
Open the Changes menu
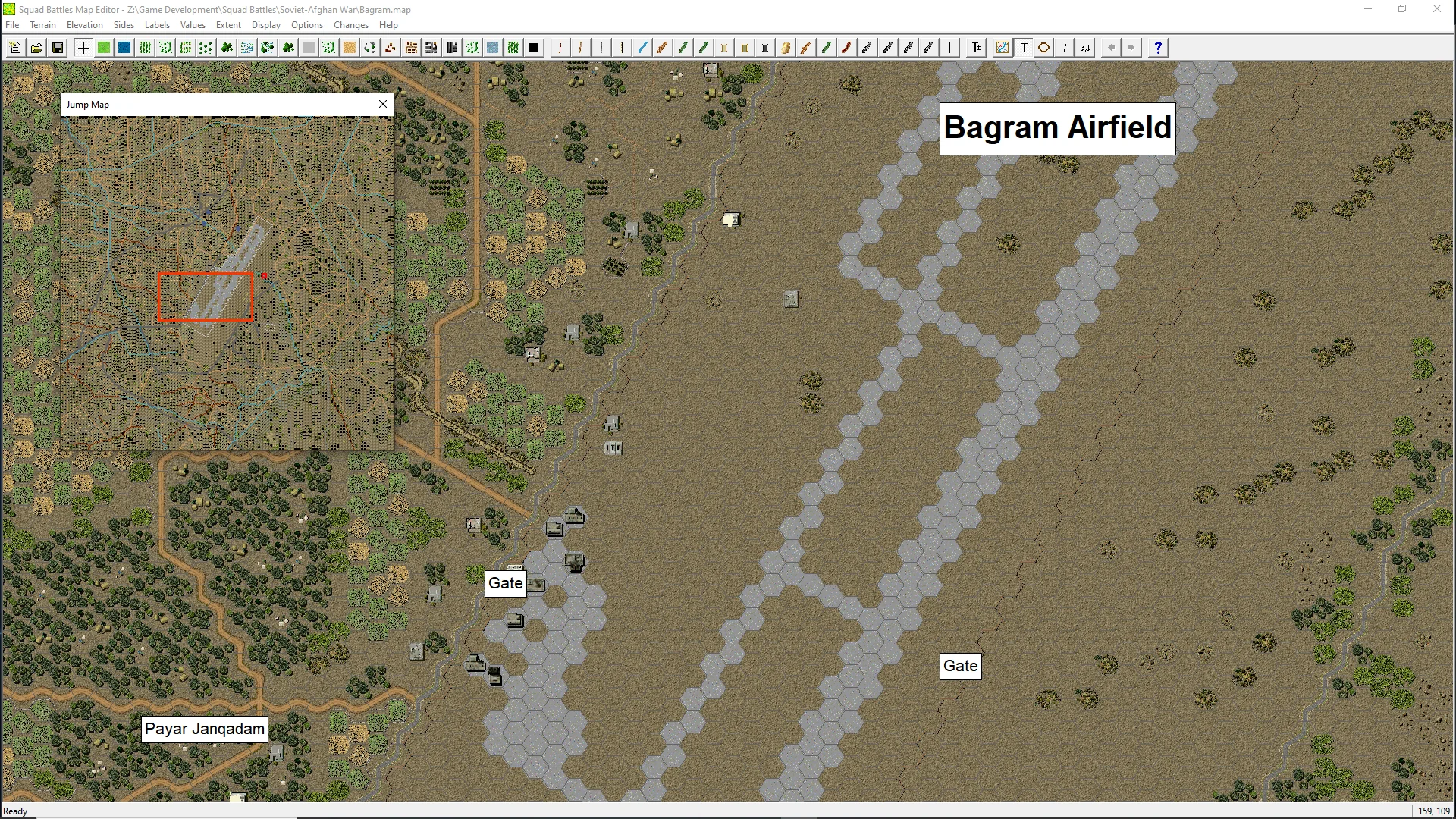point(350,25)
